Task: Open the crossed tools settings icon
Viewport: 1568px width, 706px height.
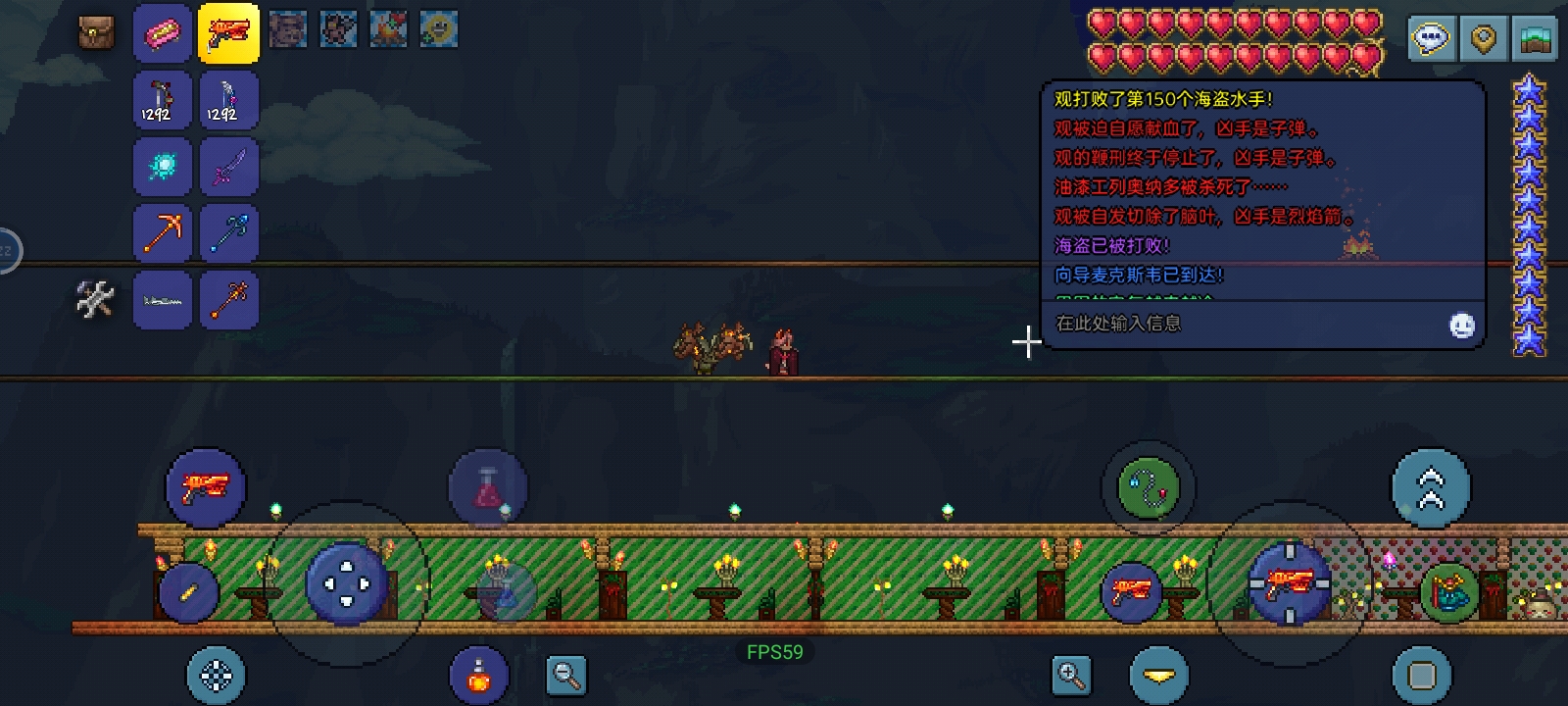Action: 95,299
